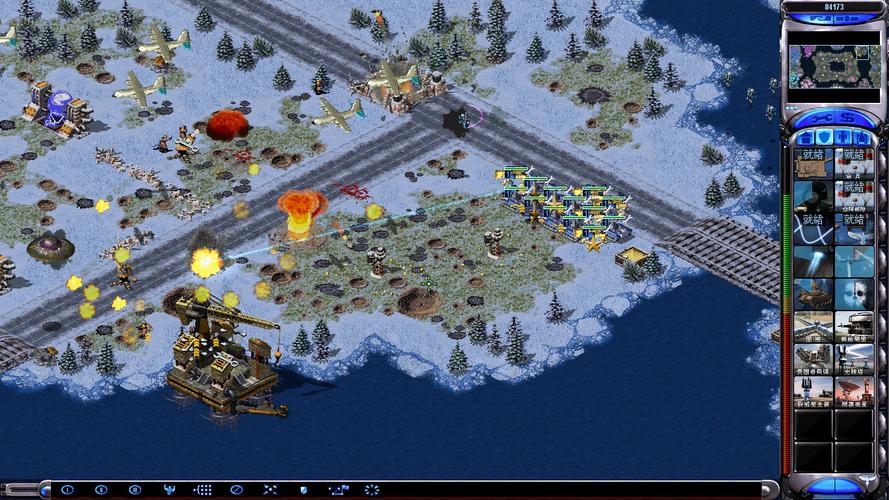Select the wall build icon
This screenshot has height=500, width=889.
click(813, 326)
